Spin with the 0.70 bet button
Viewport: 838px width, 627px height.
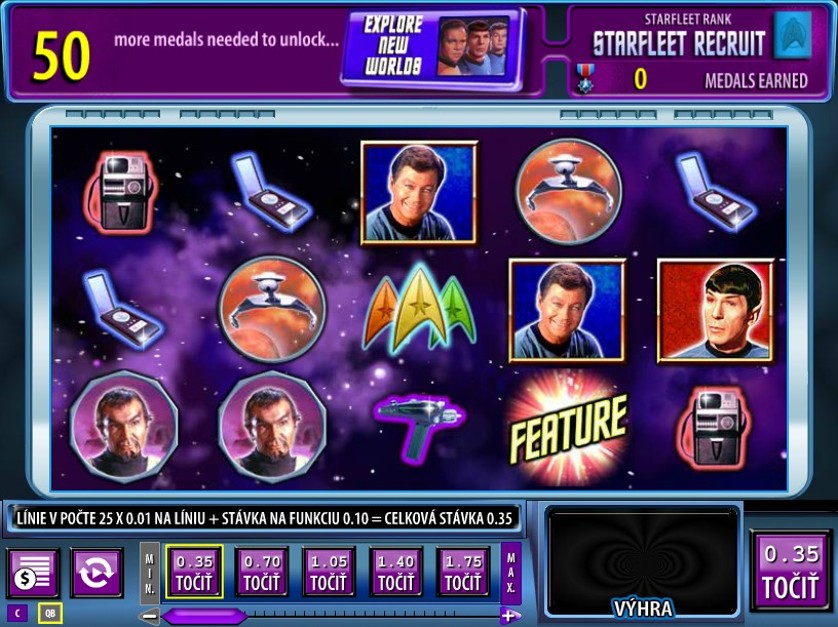[261, 571]
